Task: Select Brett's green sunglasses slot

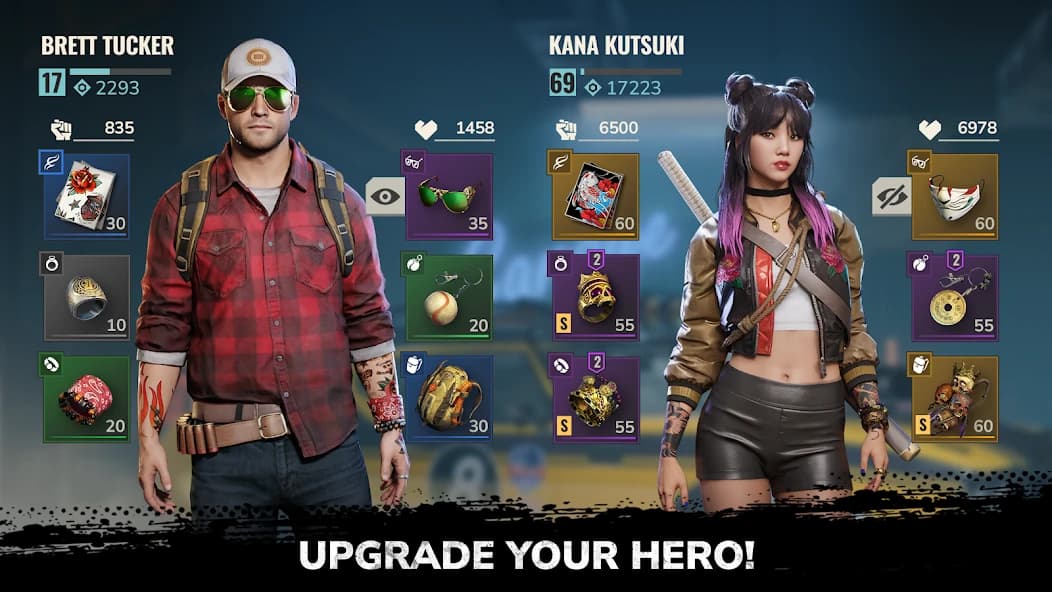Action: [449, 196]
